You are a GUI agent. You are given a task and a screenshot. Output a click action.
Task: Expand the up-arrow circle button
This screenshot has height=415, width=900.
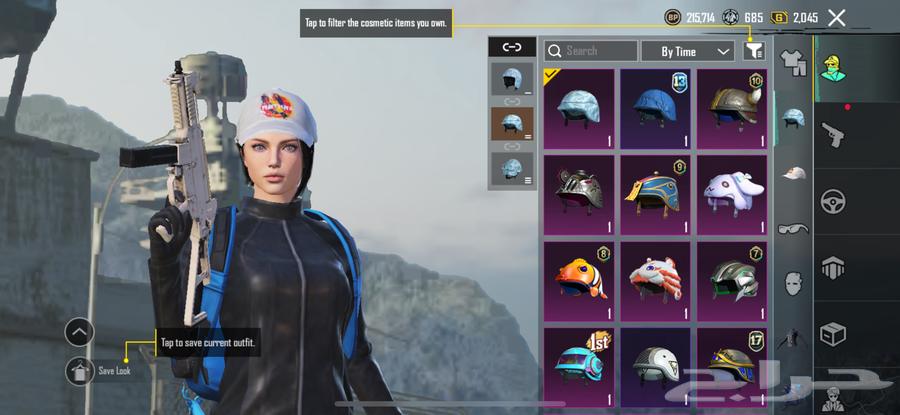coord(80,332)
